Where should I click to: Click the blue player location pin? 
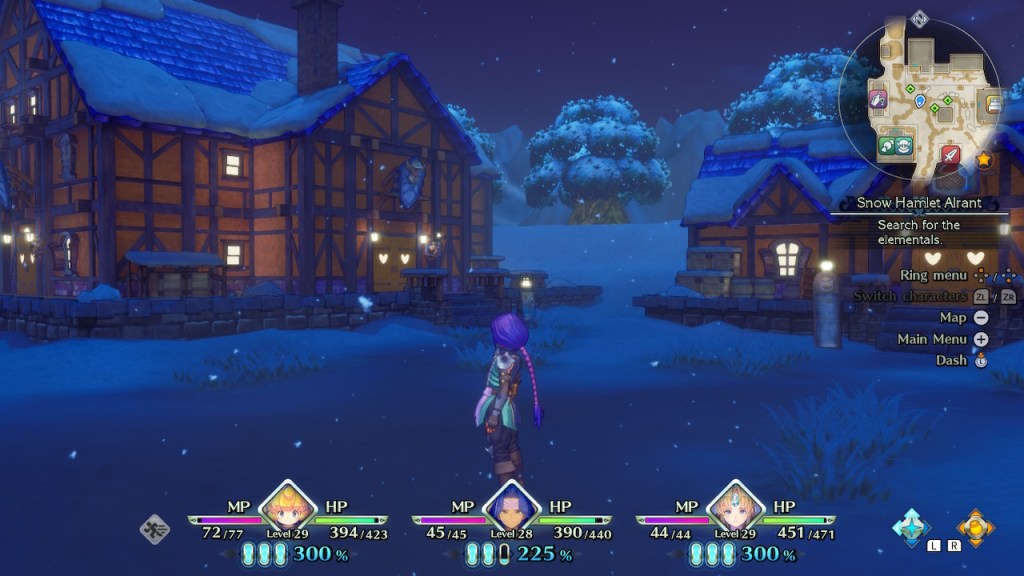tap(919, 100)
